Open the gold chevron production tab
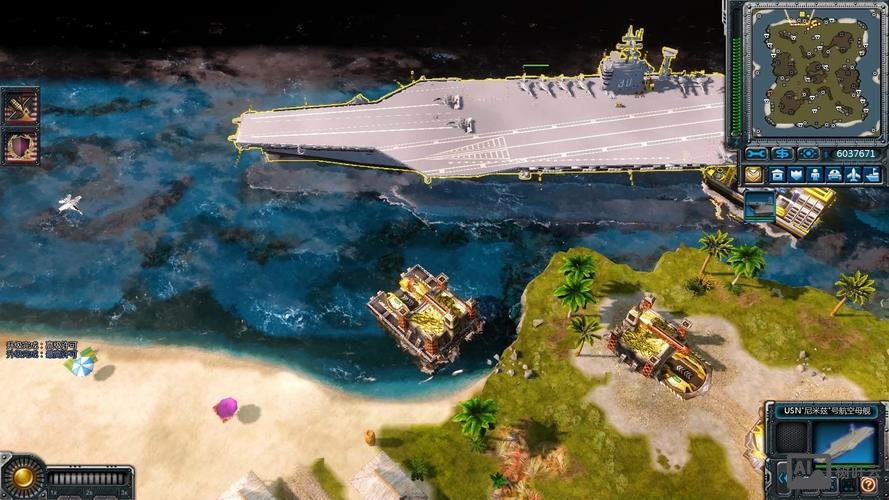The height and width of the screenshot is (500, 889). tap(753, 175)
